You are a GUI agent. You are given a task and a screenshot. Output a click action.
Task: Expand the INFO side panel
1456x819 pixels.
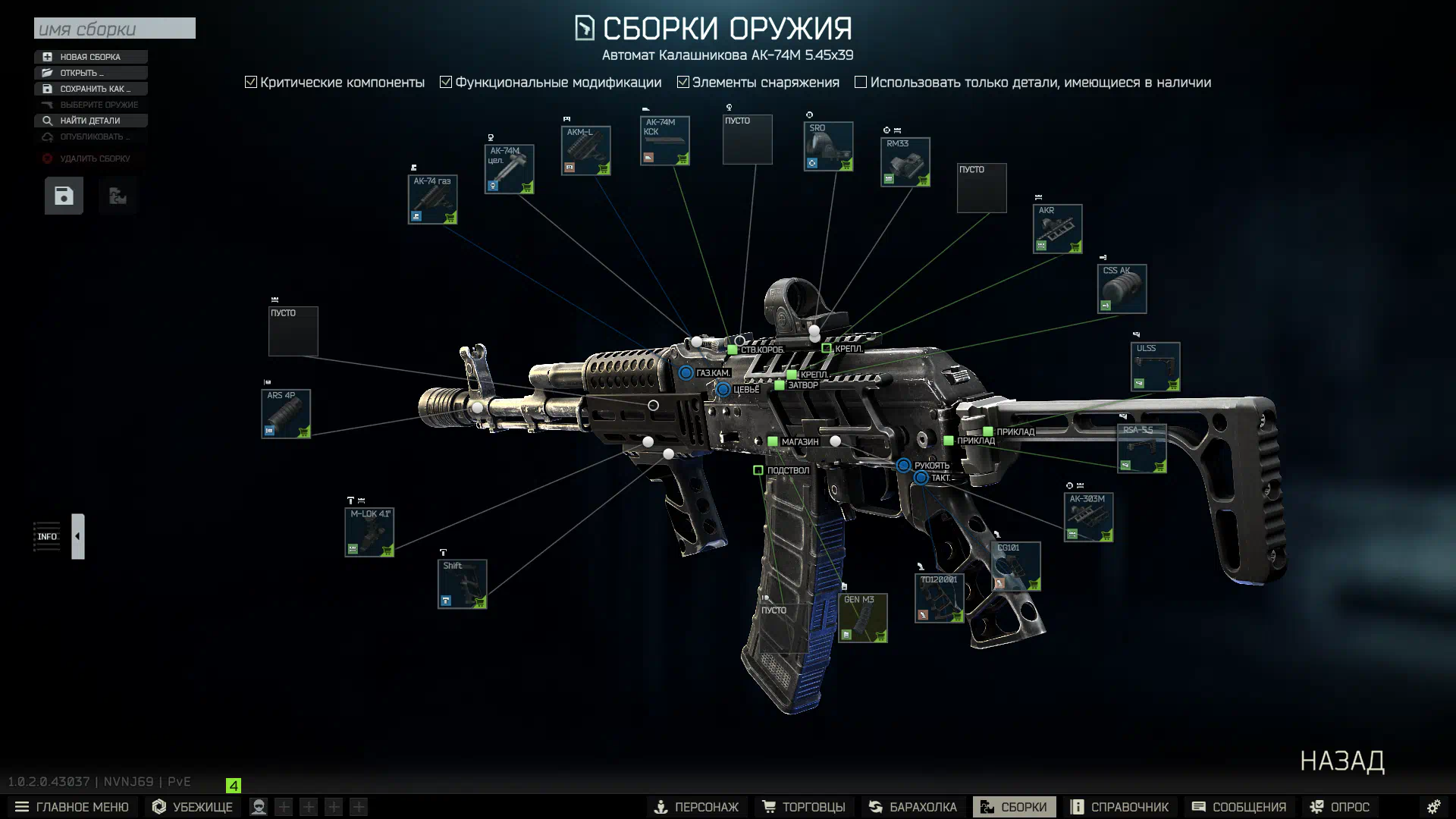pyautogui.click(x=77, y=536)
